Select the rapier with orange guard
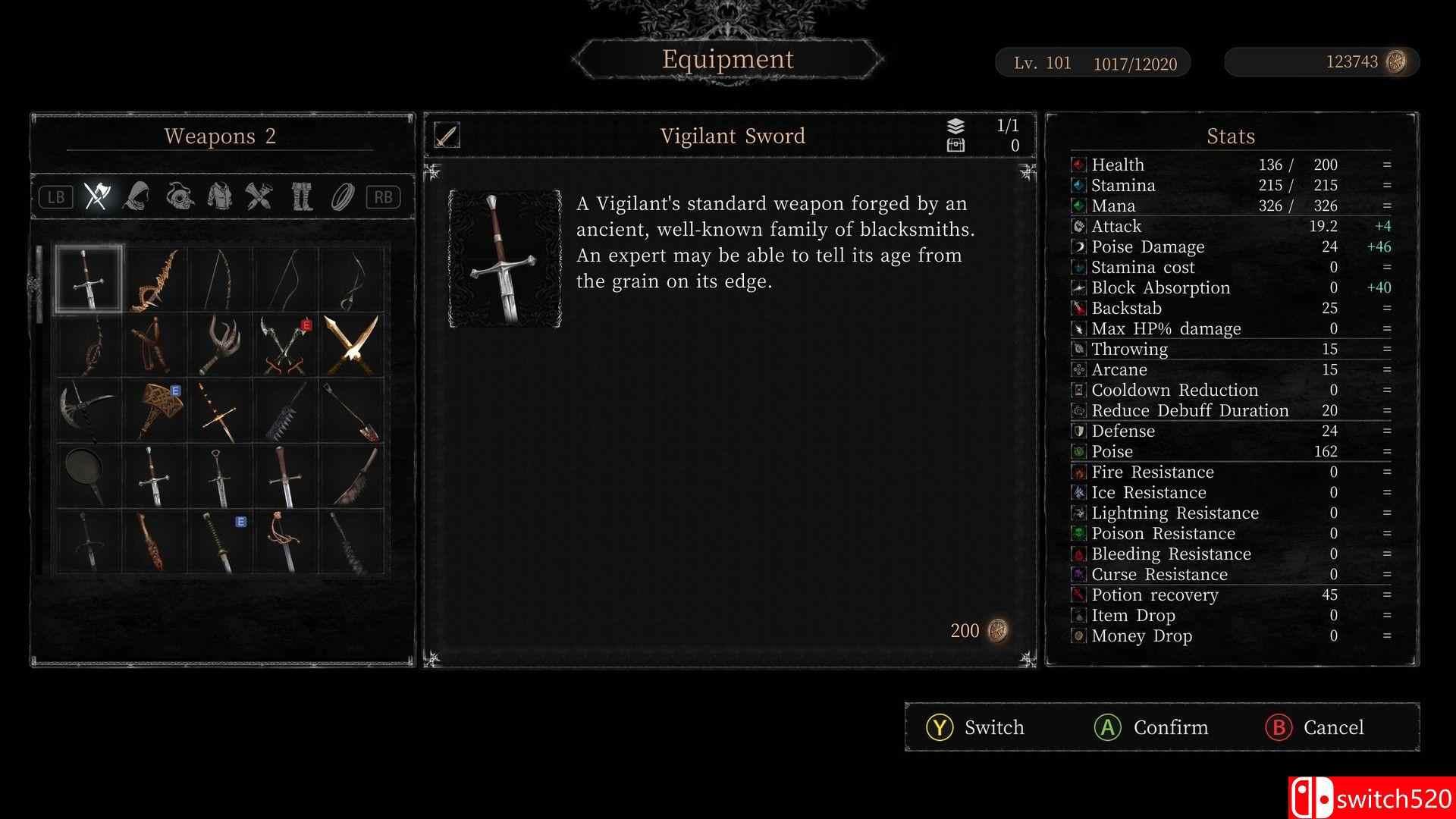Image resolution: width=1456 pixels, height=819 pixels. tap(286, 541)
